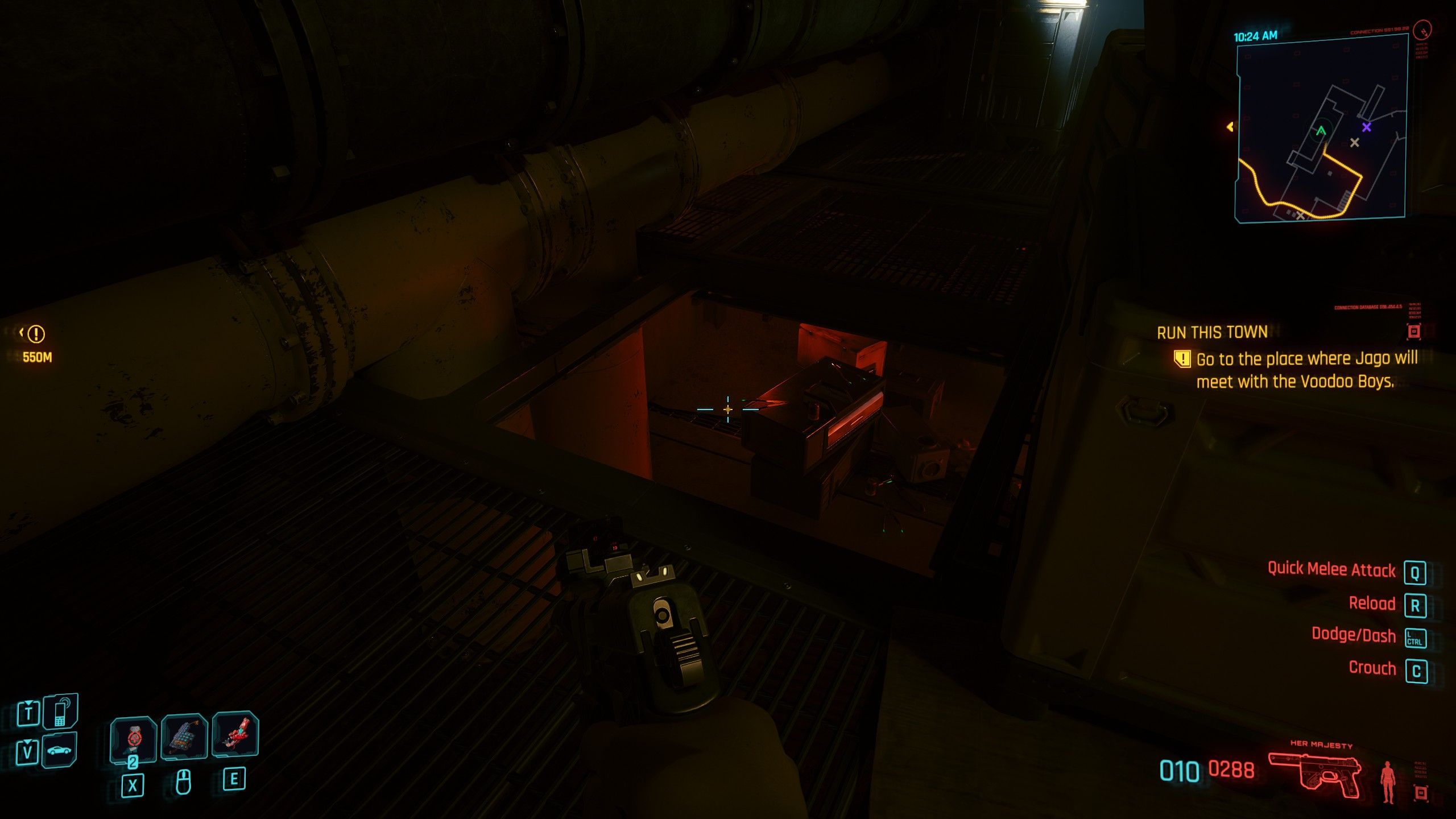The width and height of the screenshot is (1456, 819).
Task: Select the car vehicle-call icon
Action: tap(59, 750)
